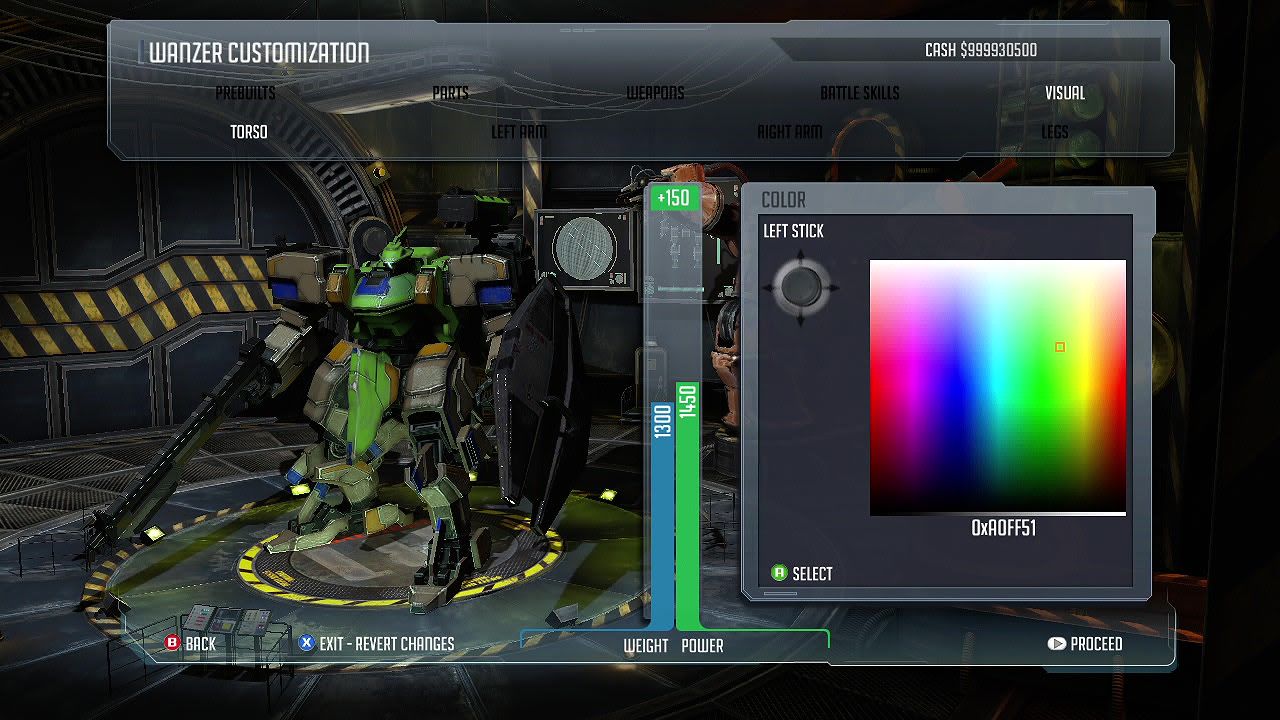Screen dimensions: 1280x720
Task: Open the Prebuilts tab
Action: tap(245, 93)
